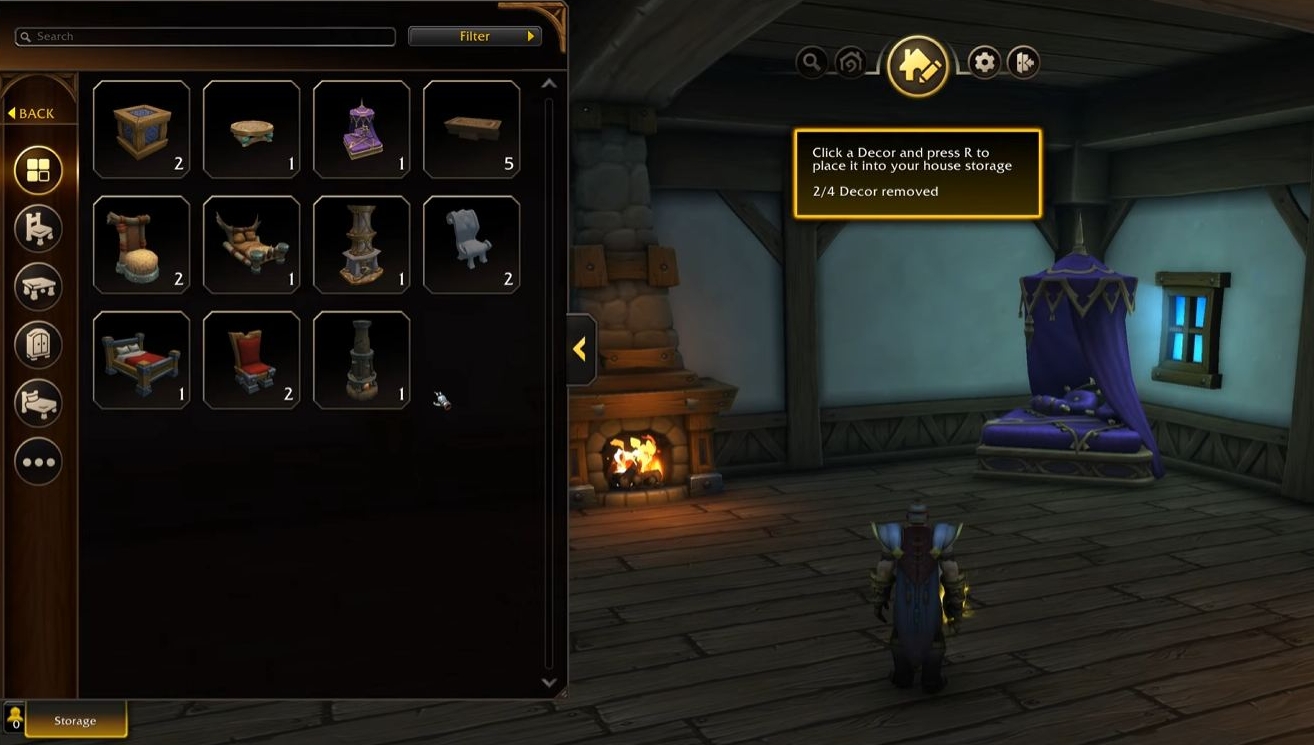The height and width of the screenshot is (745, 1314).
Task: Choose the round wooden table decor
Action: (x=251, y=130)
